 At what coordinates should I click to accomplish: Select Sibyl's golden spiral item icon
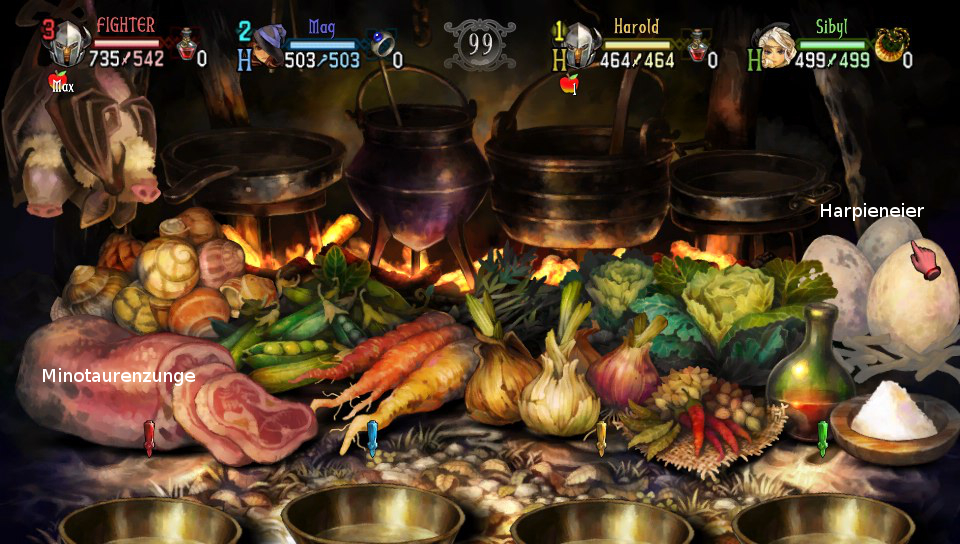tap(888, 45)
